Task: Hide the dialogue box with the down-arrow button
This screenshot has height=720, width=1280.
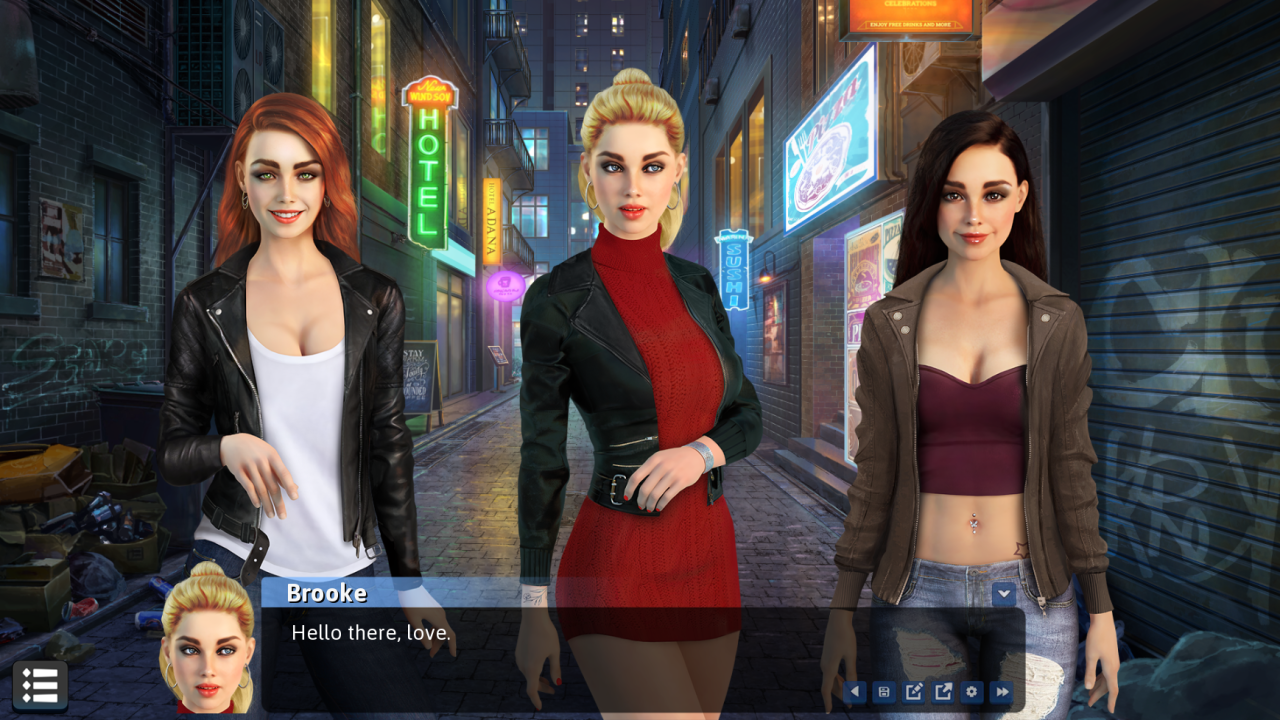Action: coord(1004,595)
